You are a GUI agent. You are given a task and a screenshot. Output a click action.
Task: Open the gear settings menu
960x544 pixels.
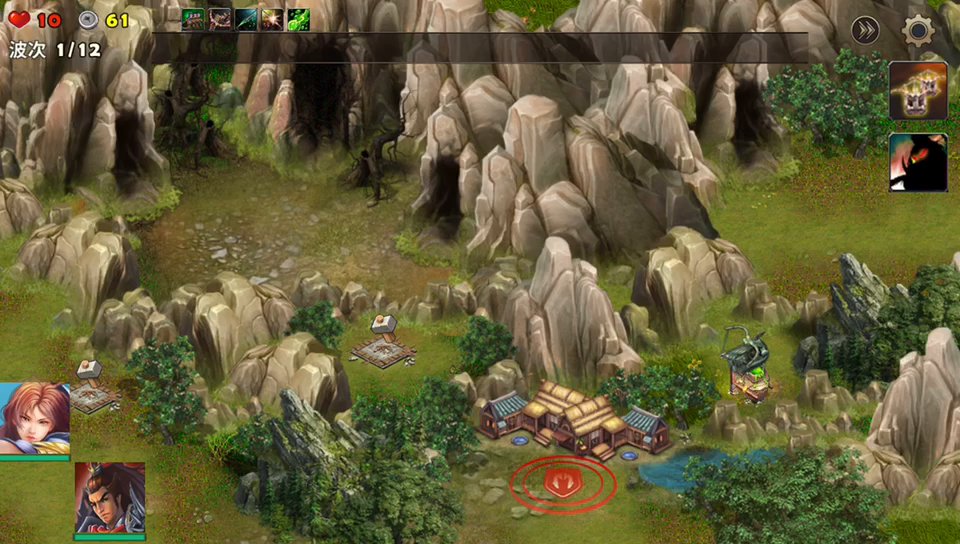click(x=918, y=31)
